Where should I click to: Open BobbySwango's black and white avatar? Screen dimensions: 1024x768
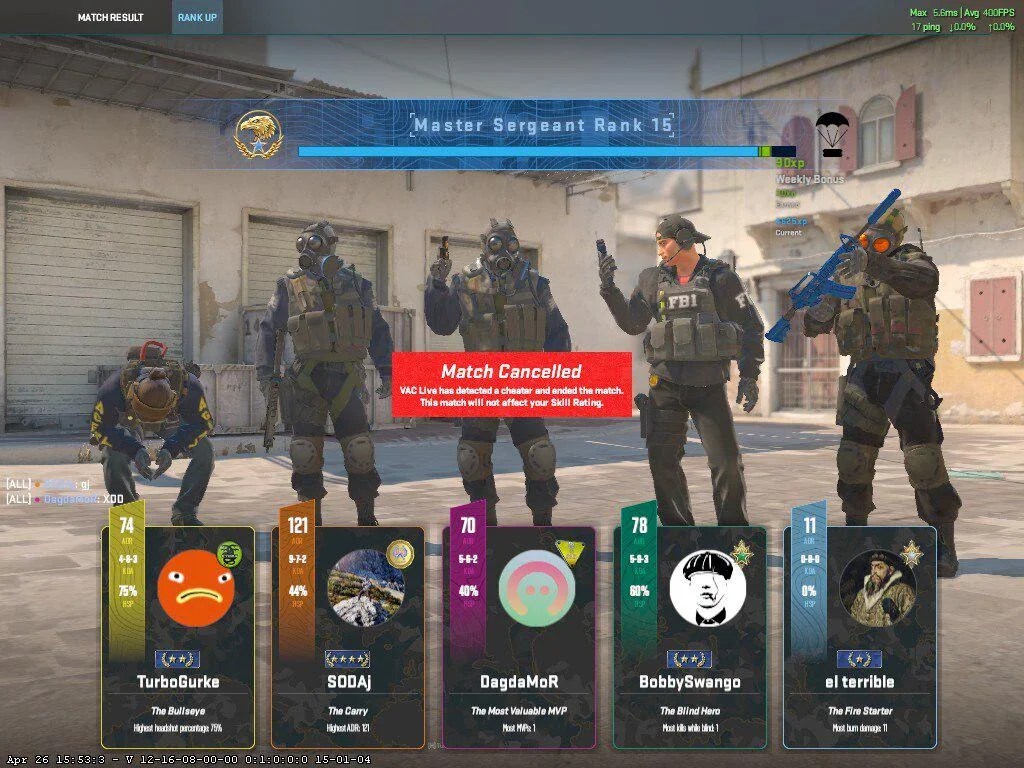(x=708, y=587)
